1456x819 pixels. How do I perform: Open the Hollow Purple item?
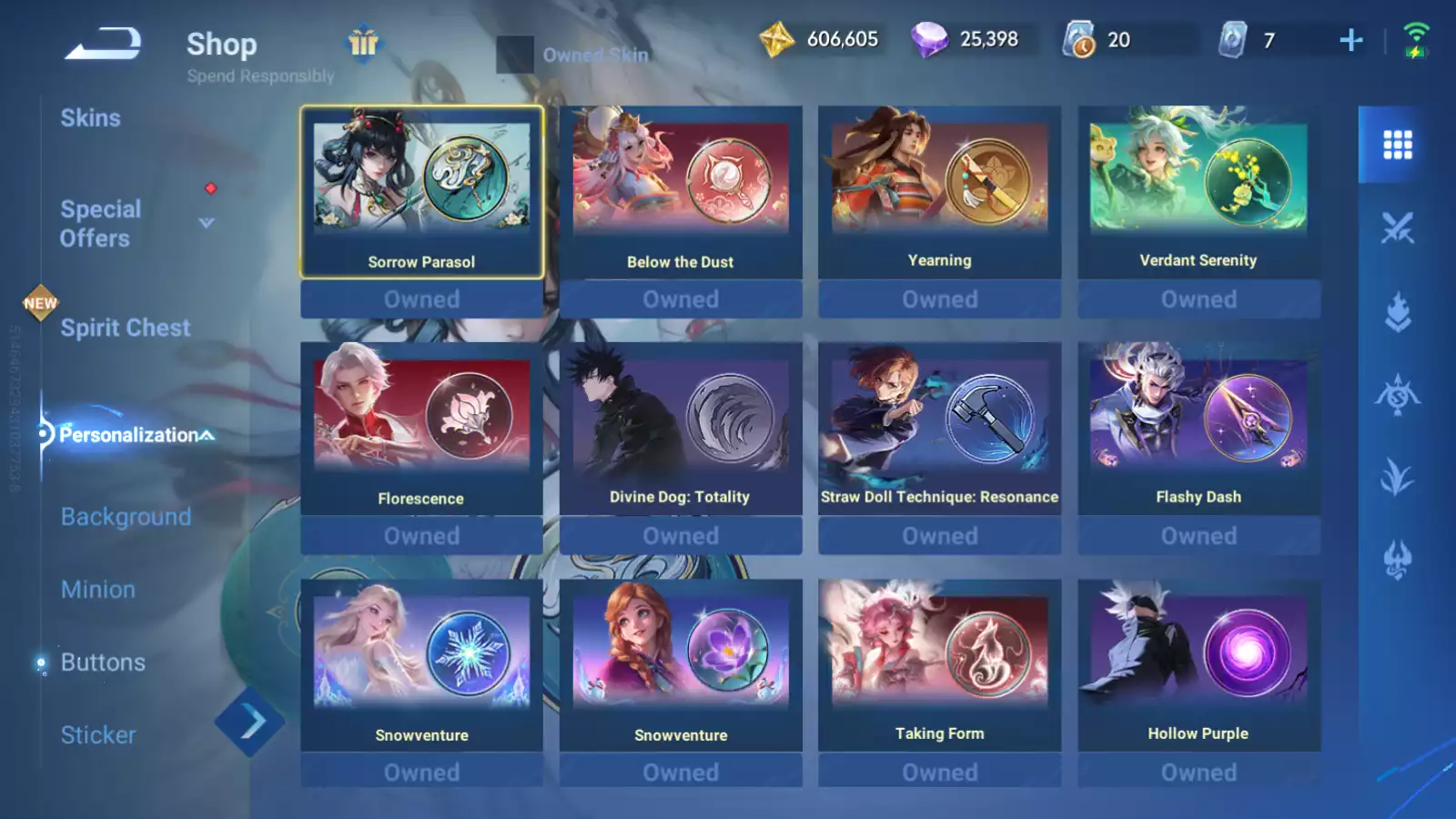pos(1198,665)
